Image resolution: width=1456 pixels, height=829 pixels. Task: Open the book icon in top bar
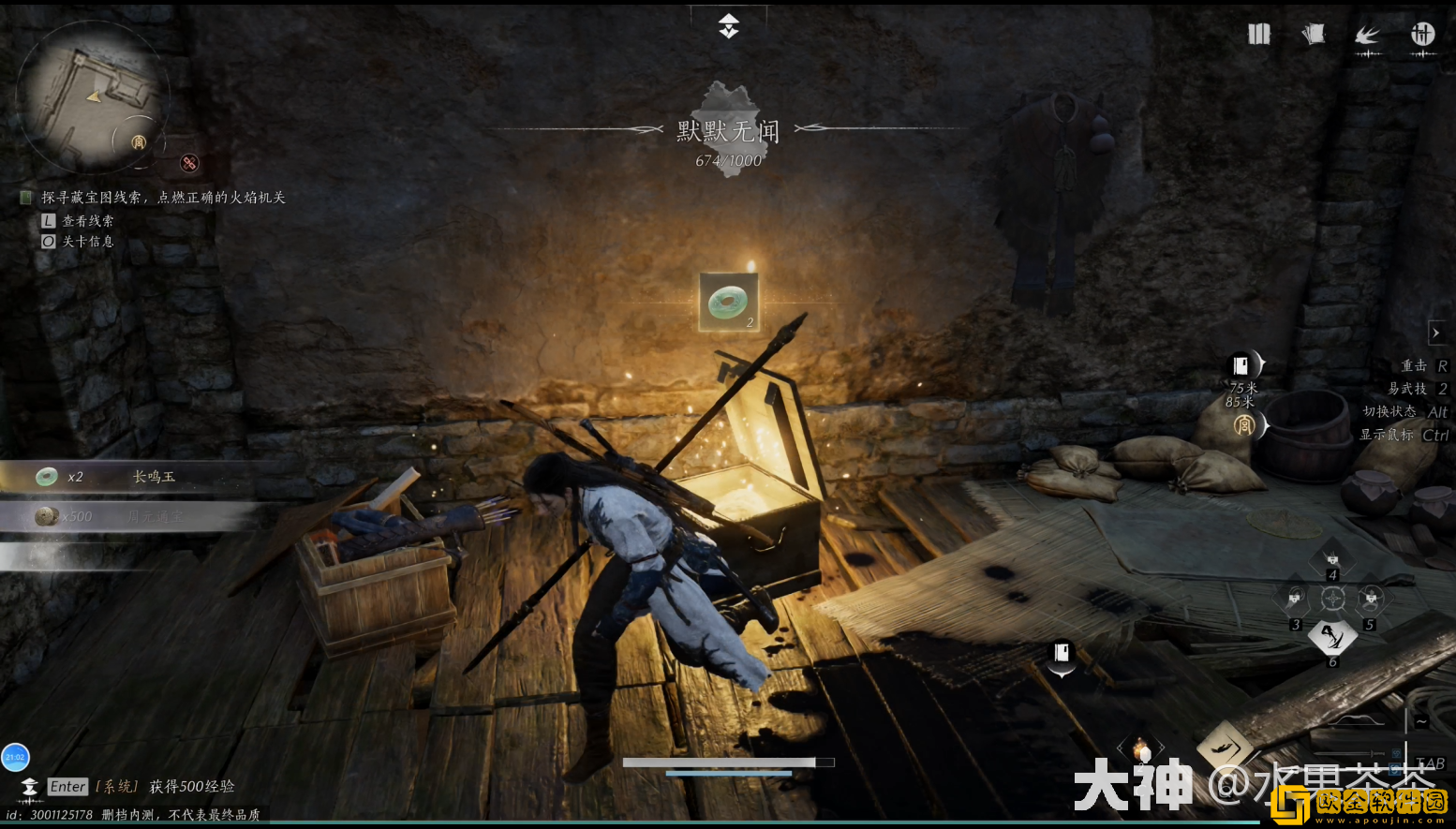coord(1258,35)
